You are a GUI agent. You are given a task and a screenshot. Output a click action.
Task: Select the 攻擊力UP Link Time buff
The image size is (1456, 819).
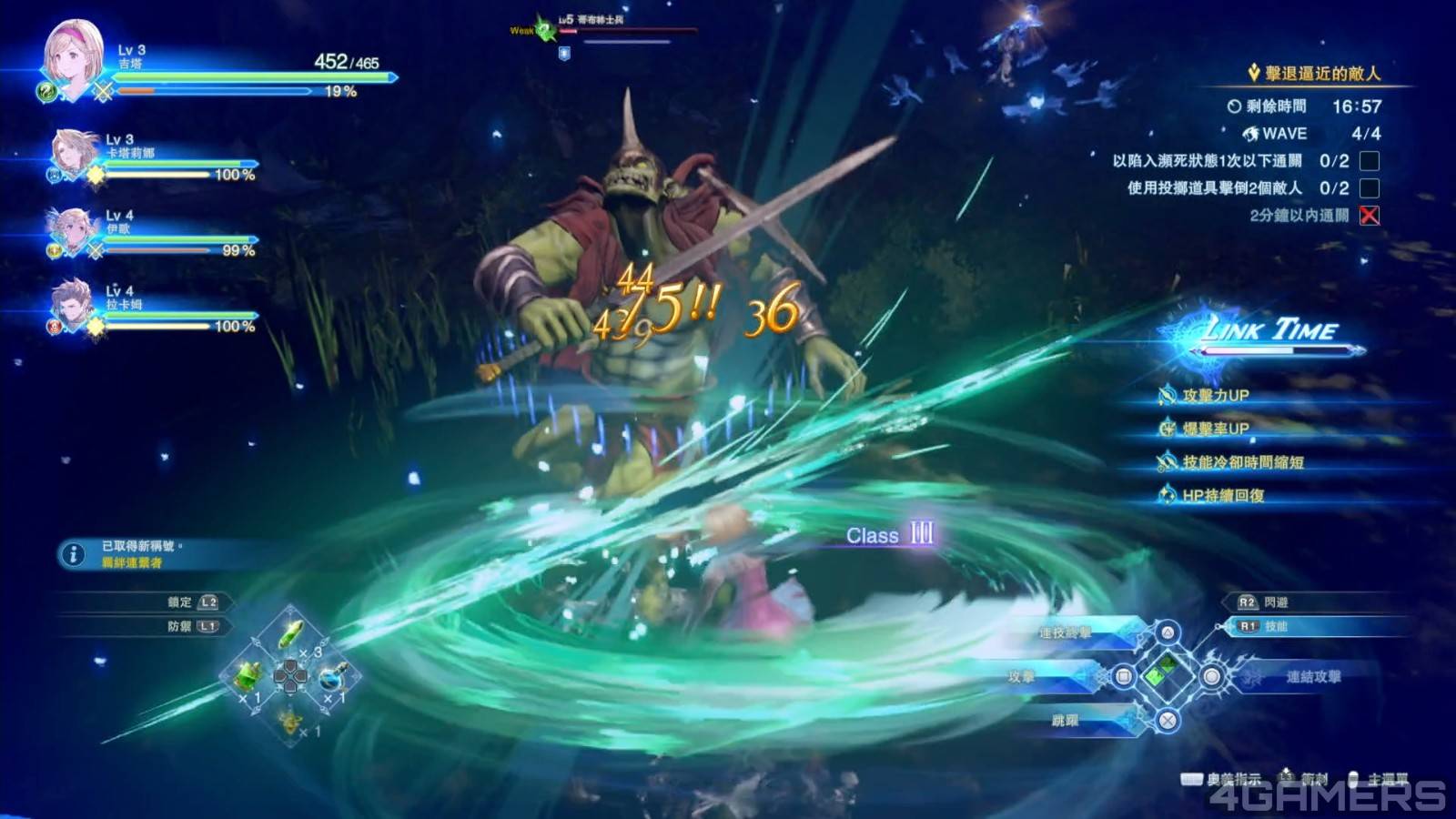[x=1214, y=395]
